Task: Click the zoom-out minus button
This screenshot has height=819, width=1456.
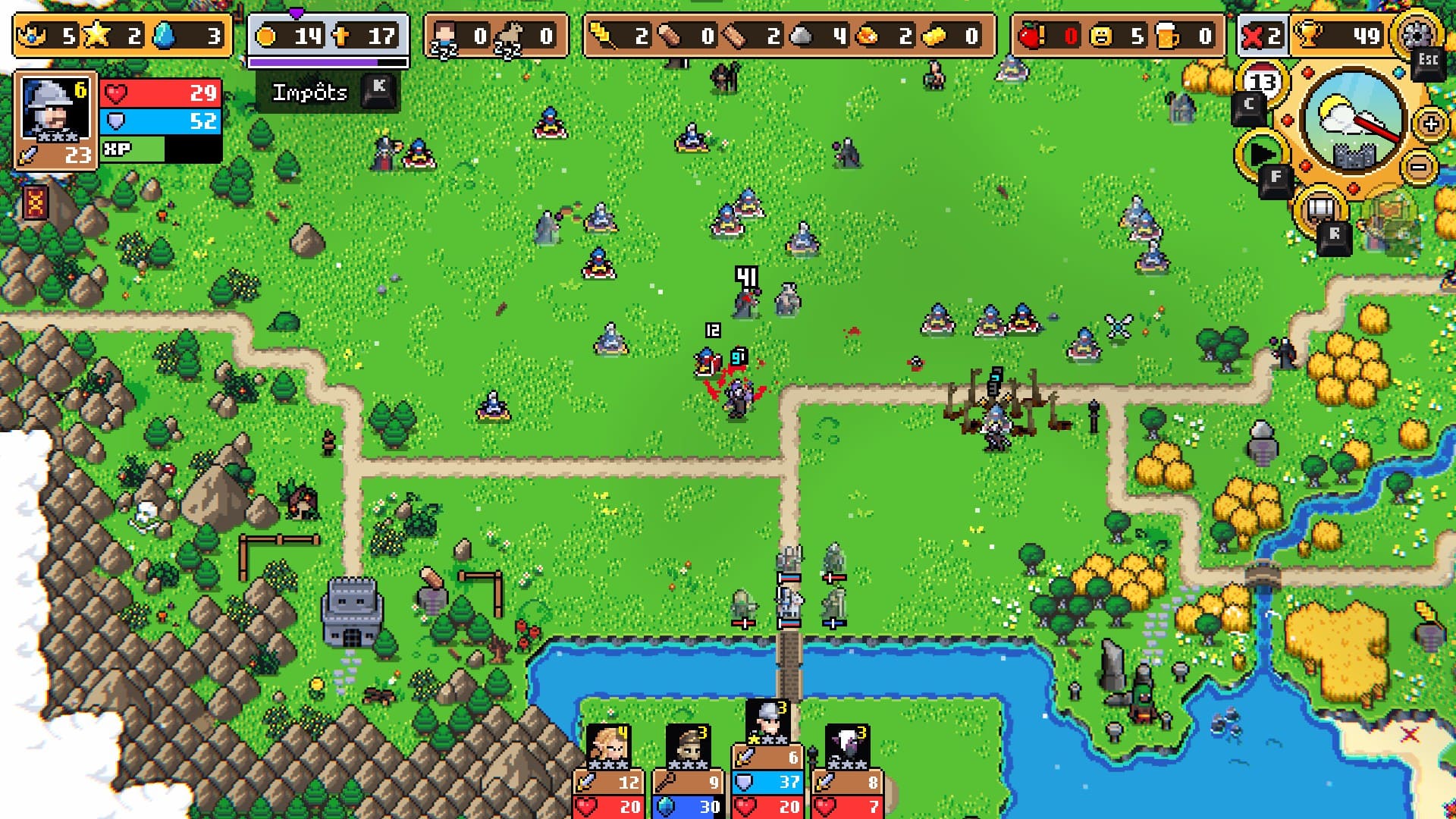Action: pyautogui.click(x=1419, y=166)
